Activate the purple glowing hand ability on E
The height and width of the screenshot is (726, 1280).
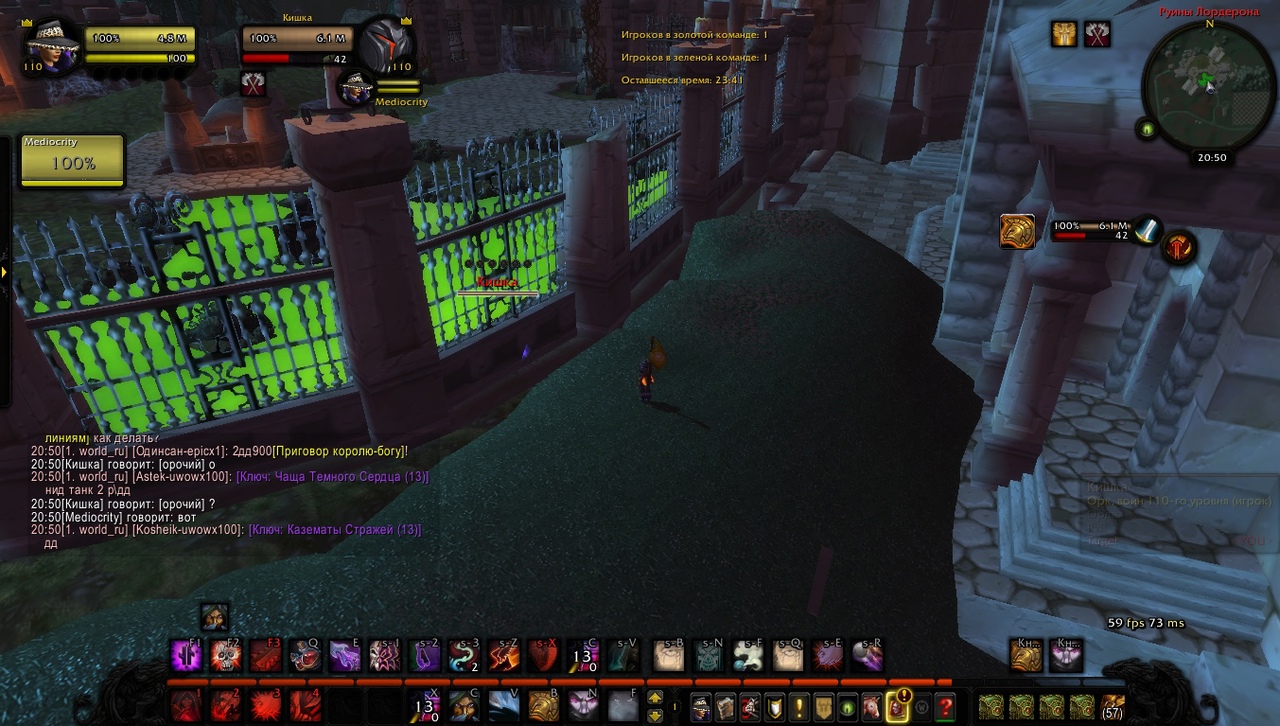(x=345, y=656)
